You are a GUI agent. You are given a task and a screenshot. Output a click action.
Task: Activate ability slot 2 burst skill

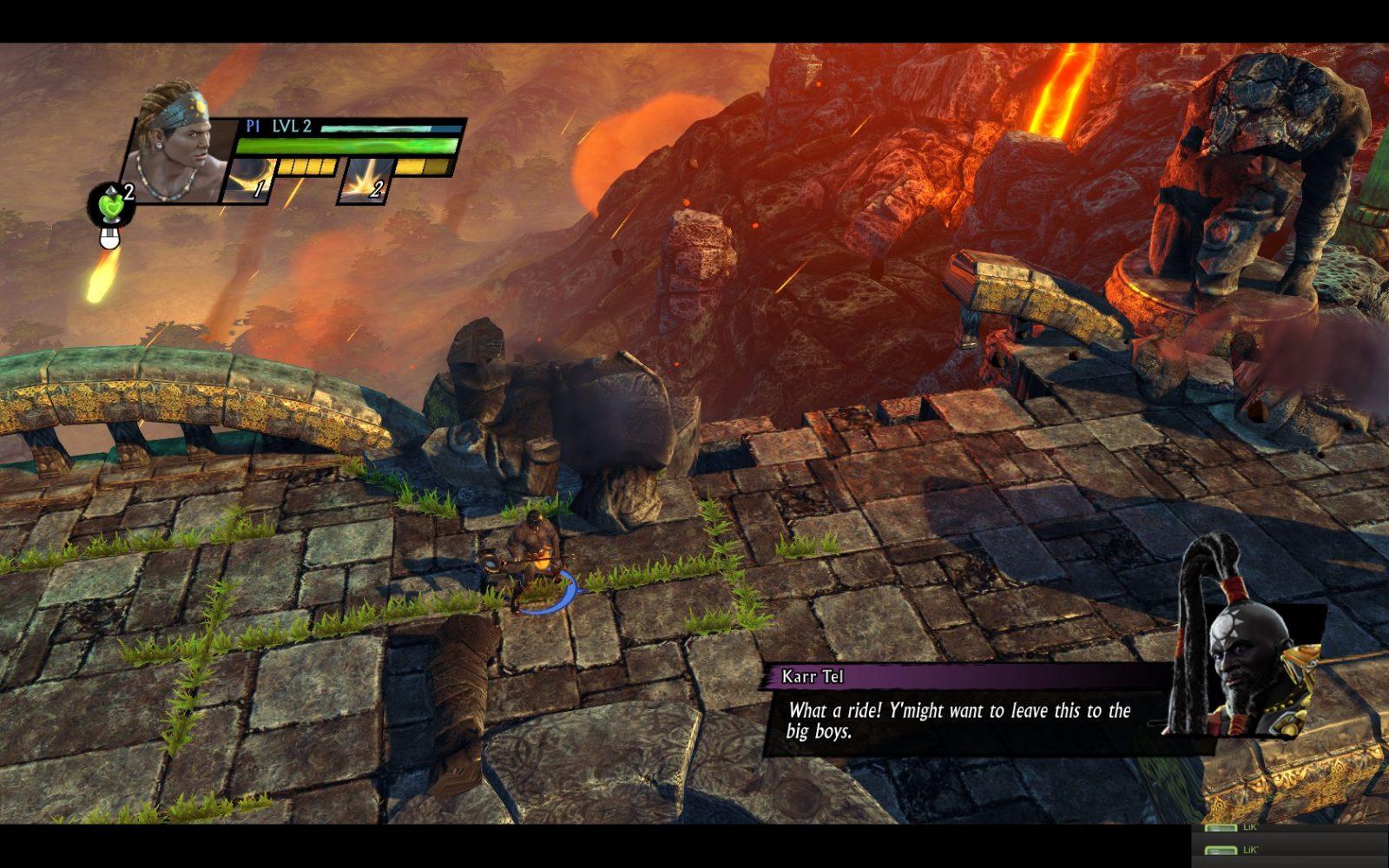tap(365, 182)
